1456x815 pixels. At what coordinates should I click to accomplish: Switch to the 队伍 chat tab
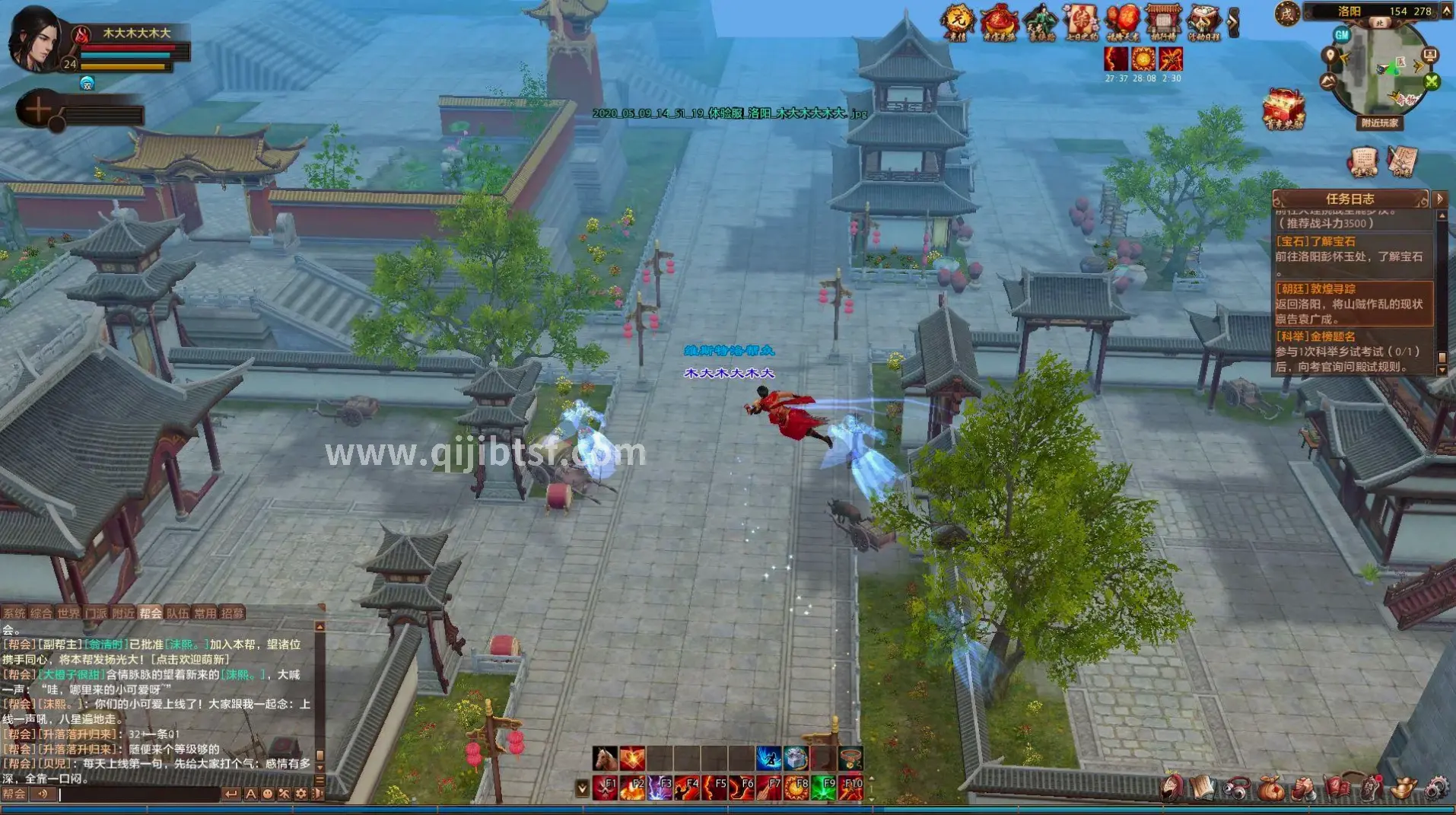(178, 613)
